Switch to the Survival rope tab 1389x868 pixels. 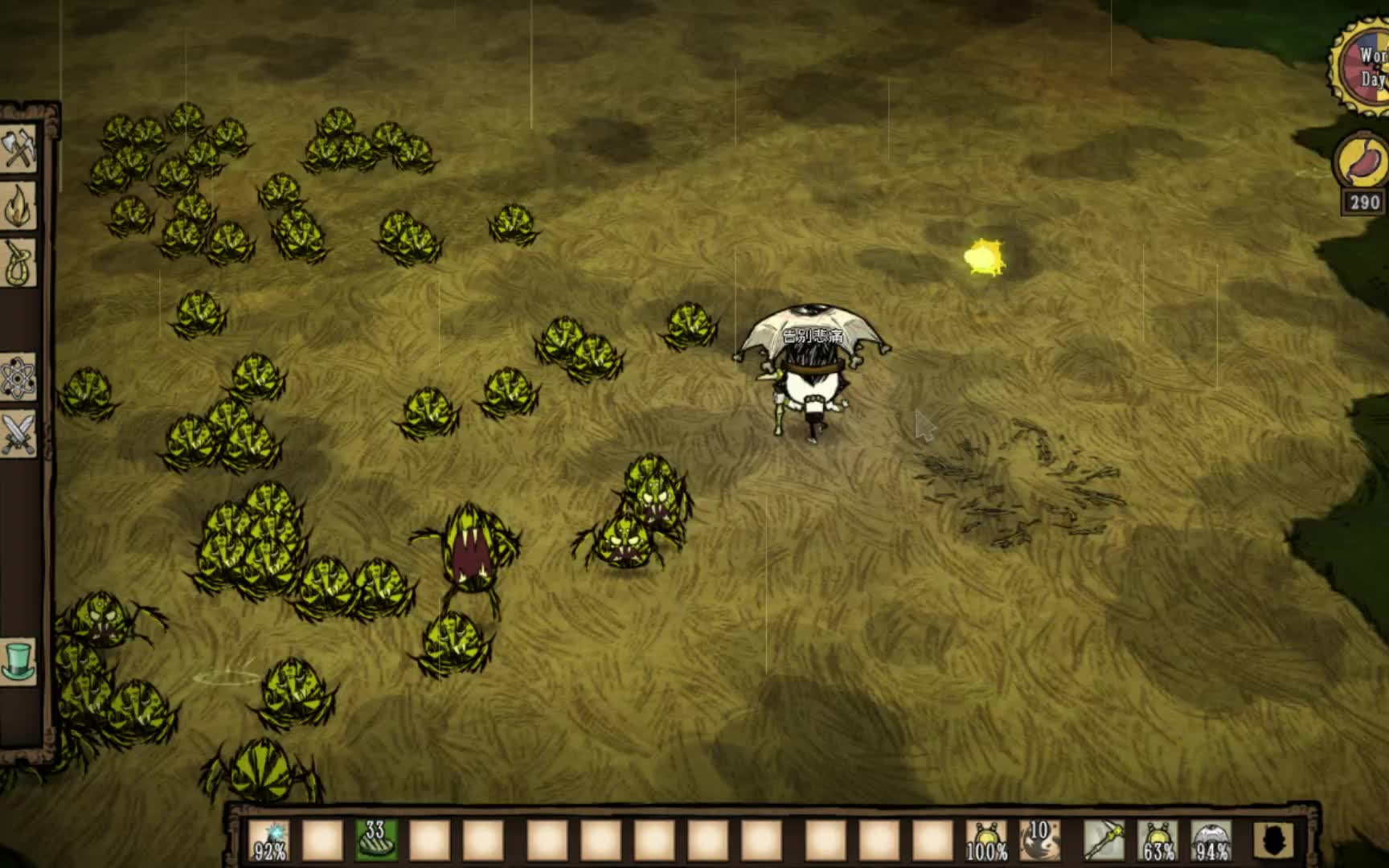(x=19, y=263)
